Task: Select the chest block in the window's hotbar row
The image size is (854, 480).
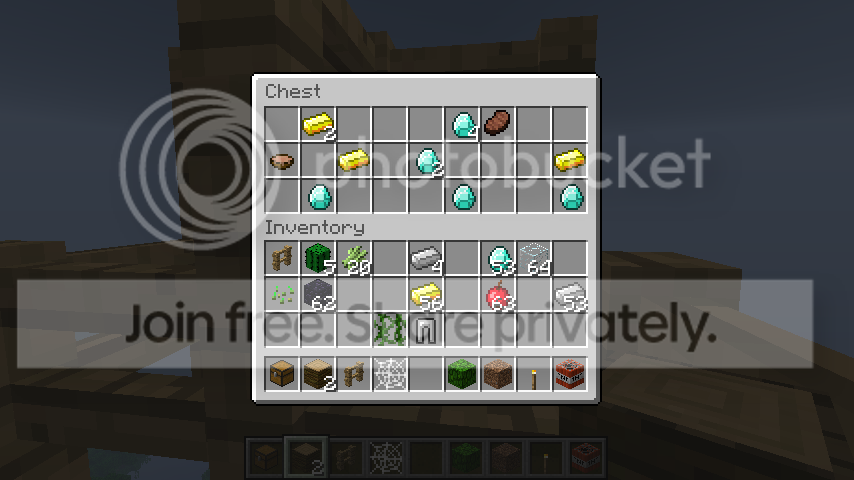Action: click(282, 375)
